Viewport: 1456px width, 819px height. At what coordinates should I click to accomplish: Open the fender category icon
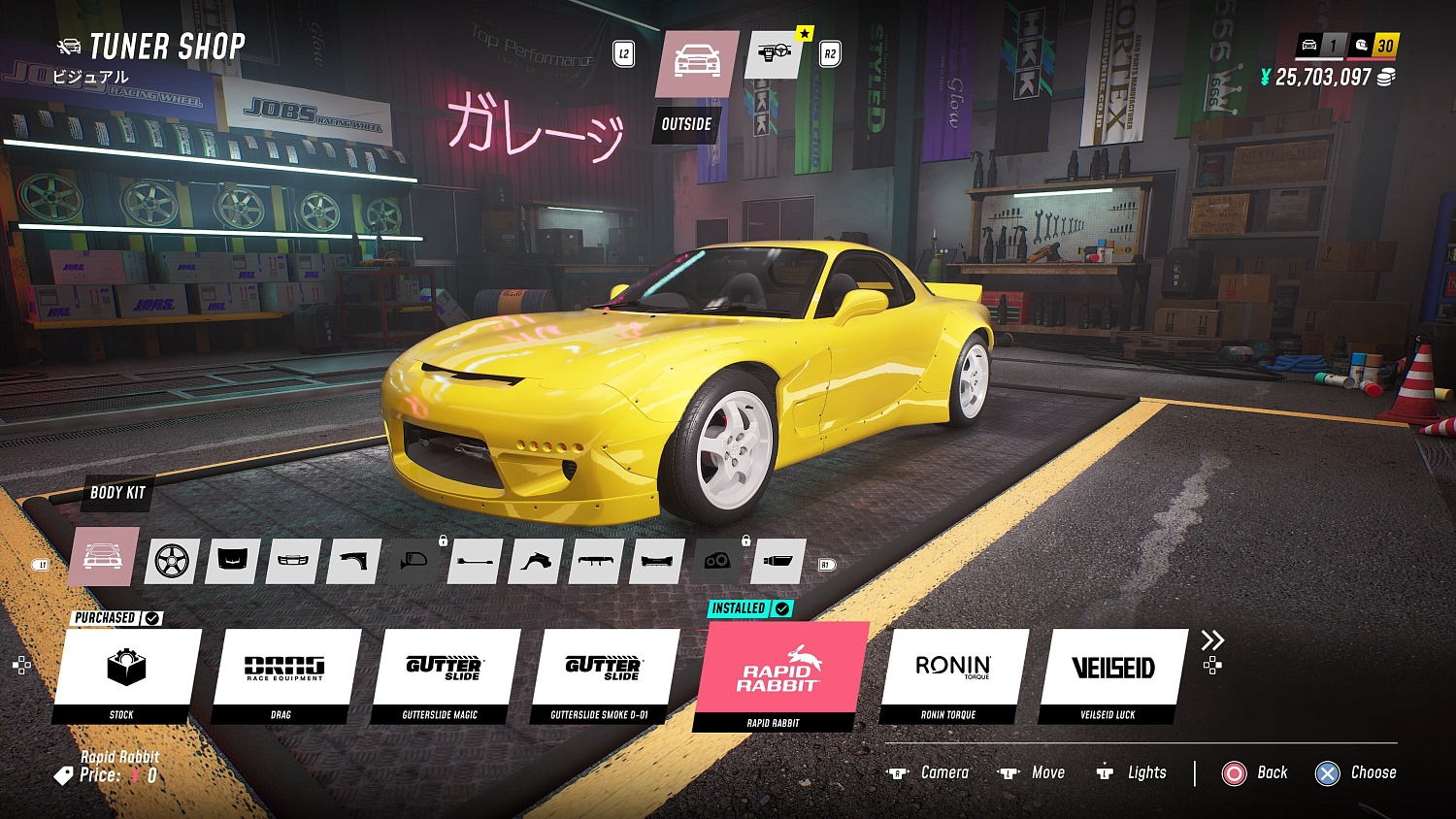(351, 561)
